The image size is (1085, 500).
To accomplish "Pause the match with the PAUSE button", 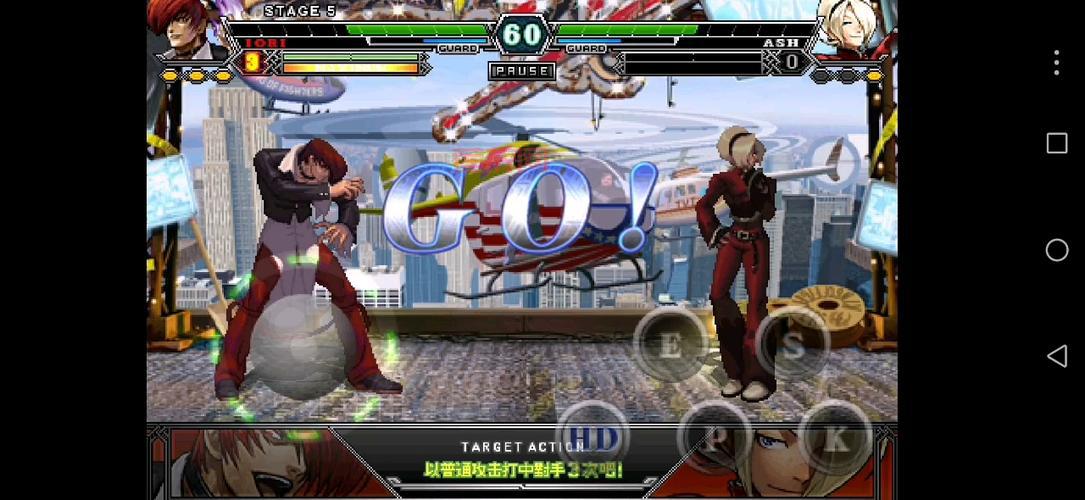I will point(521,71).
